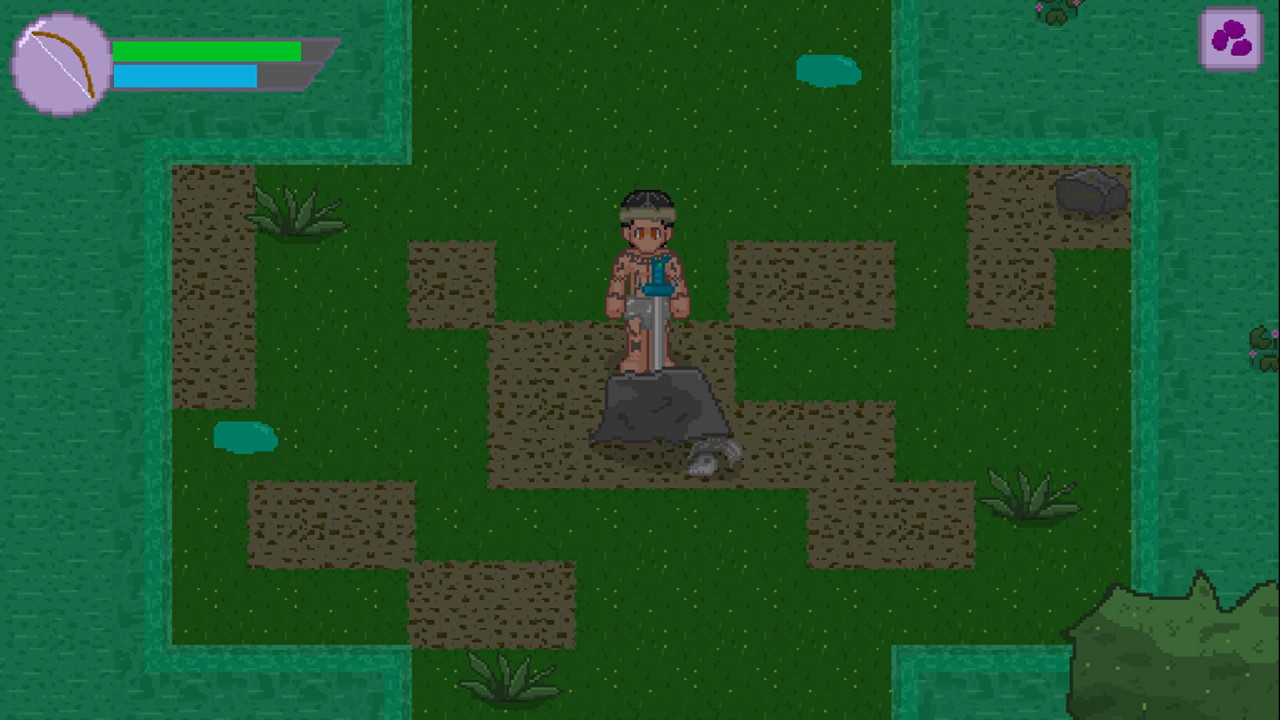
Task: Click the skull beside the stone
Action: pos(713,455)
